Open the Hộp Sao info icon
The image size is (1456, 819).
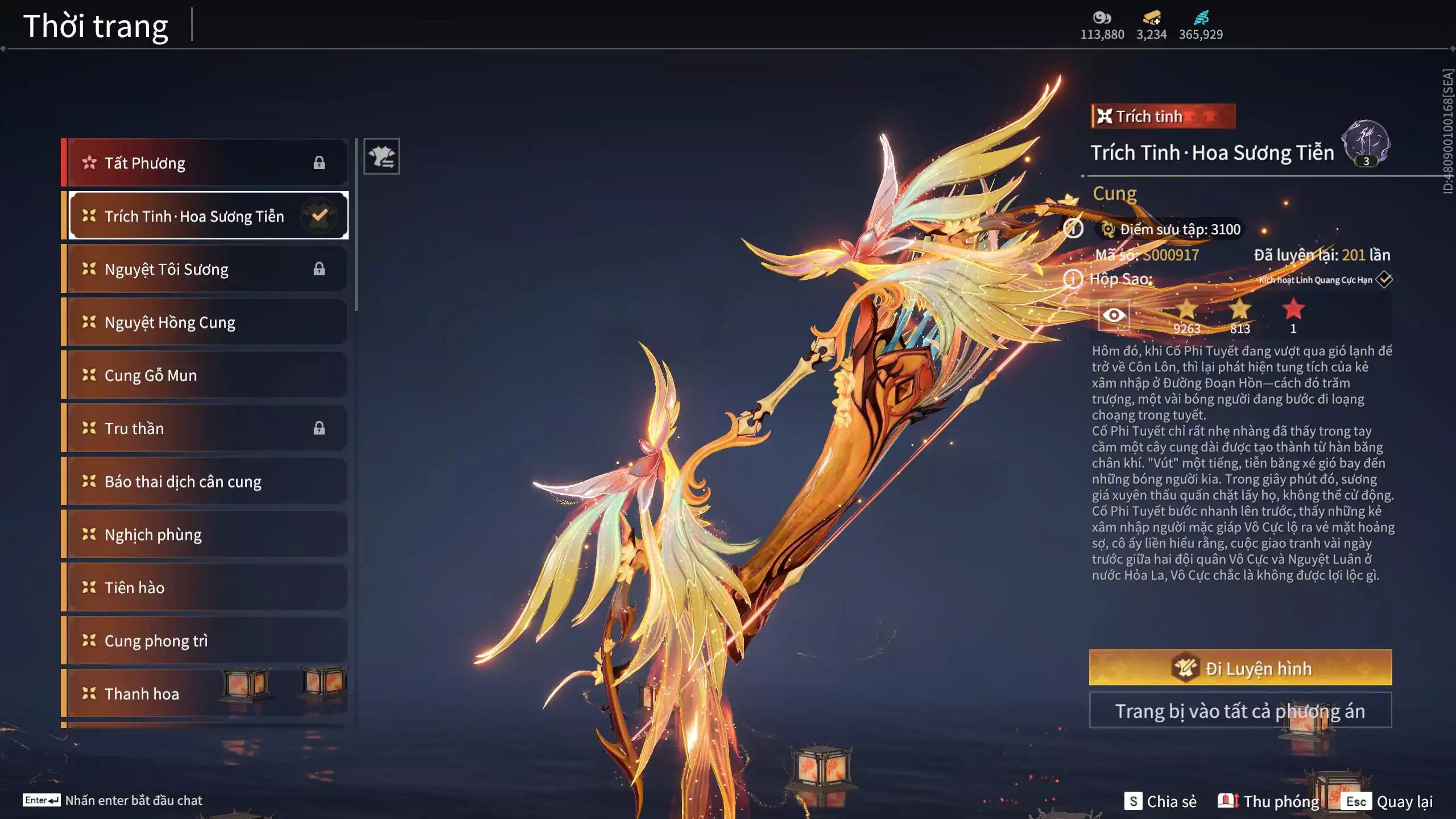click(x=1073, y=279)
